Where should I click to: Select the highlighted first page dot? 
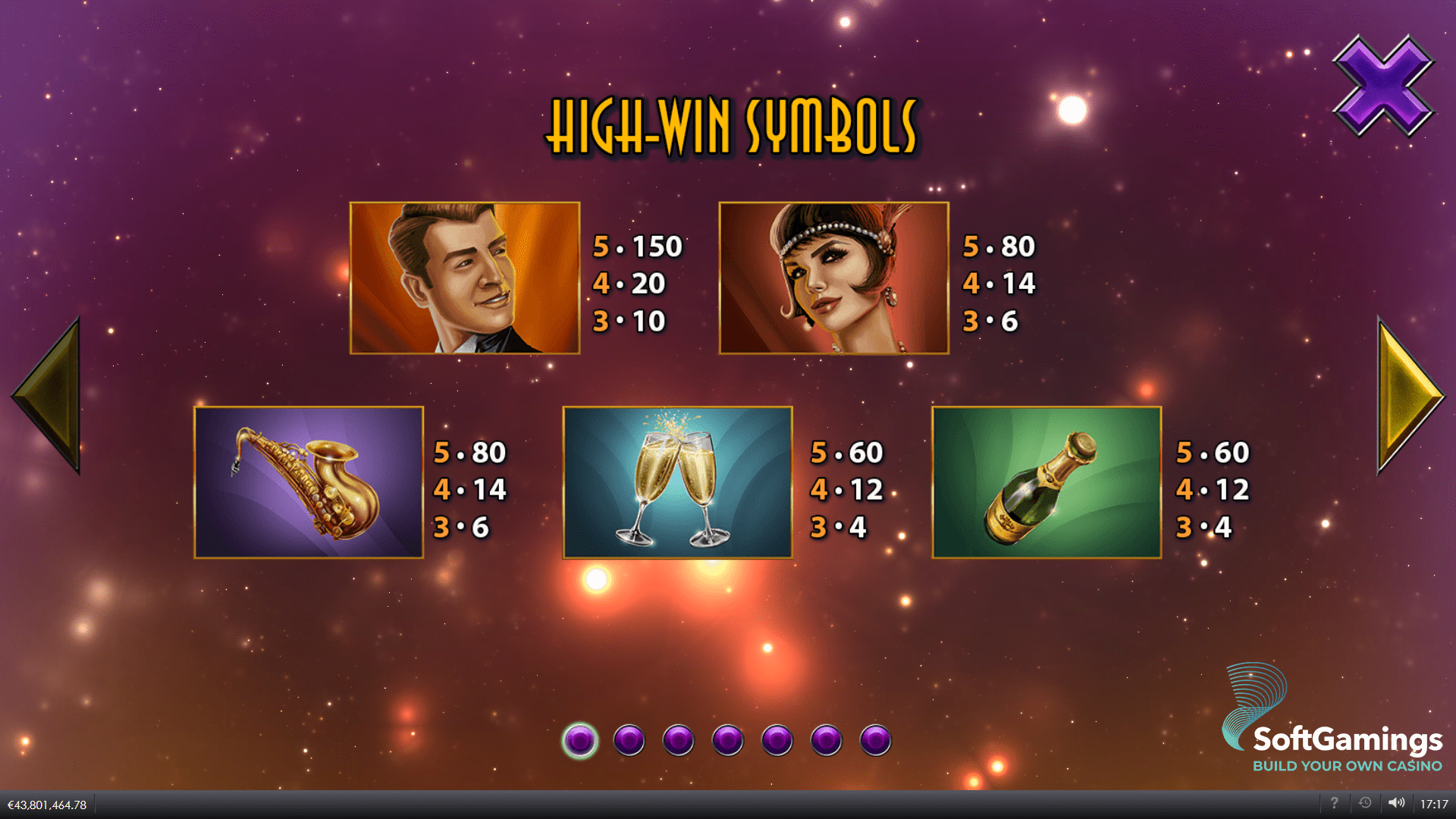pyautogui.click(x=580, y=740)
